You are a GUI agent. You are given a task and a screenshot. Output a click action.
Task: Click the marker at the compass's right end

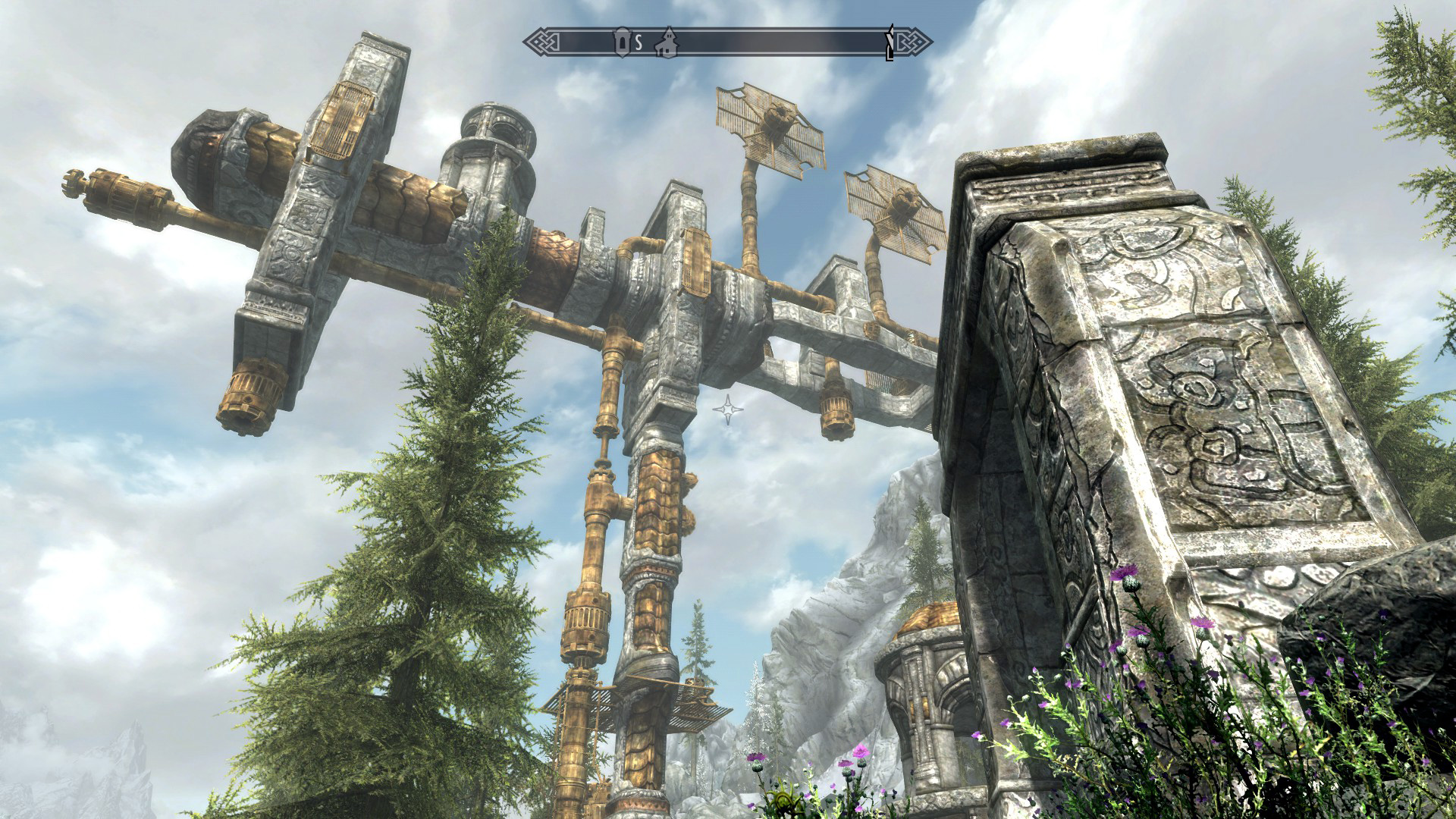[892, 43]
